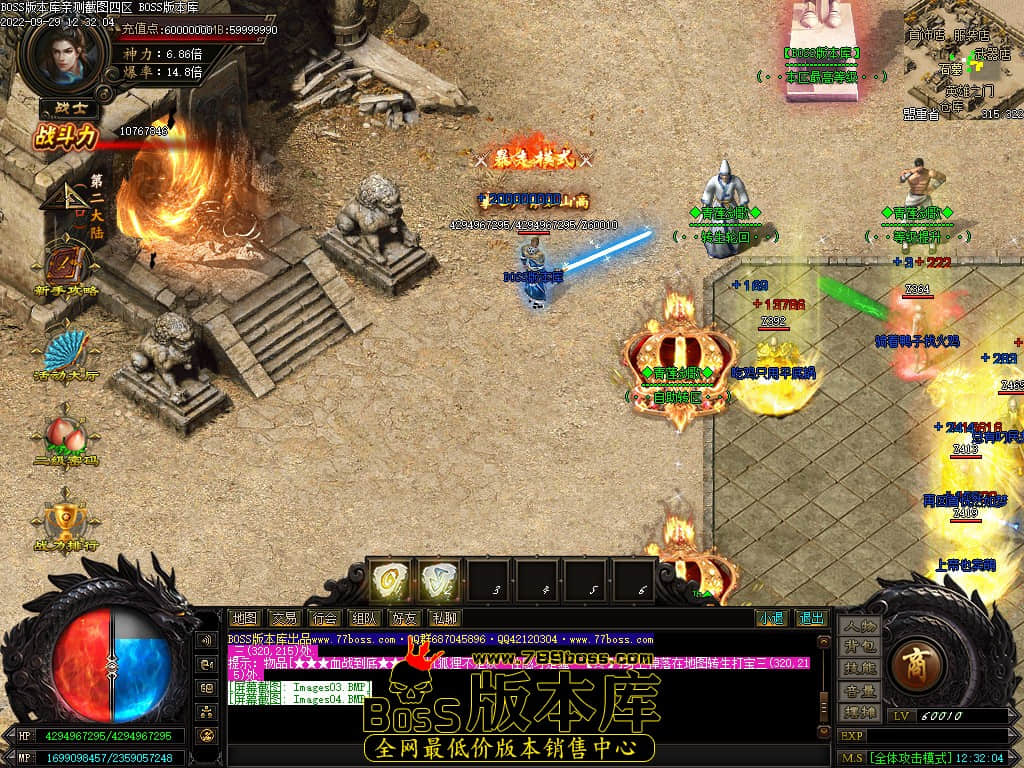Exit the game via 退出
1024x768 pixels.
pyautogui.click(x=810, y=618)
